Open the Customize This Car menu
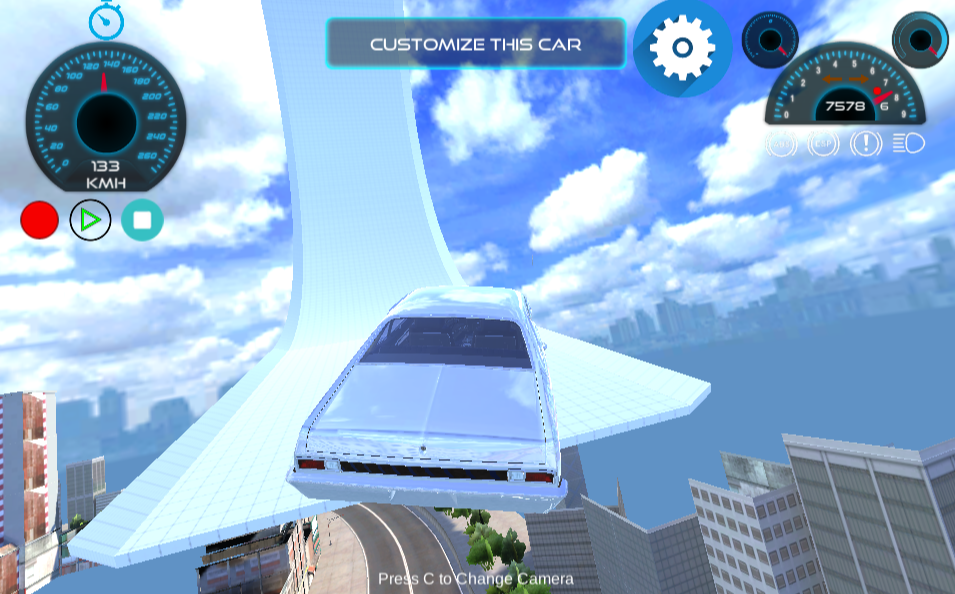 [476, 44]
